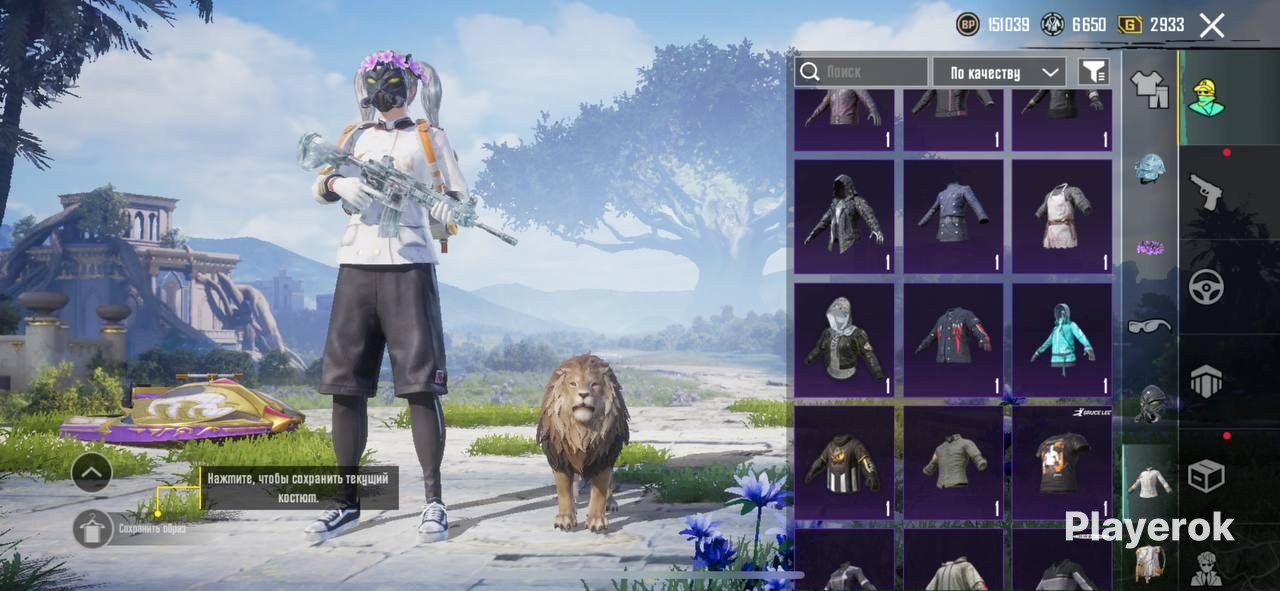Open the weapons pistol tab

point(1206,190)
